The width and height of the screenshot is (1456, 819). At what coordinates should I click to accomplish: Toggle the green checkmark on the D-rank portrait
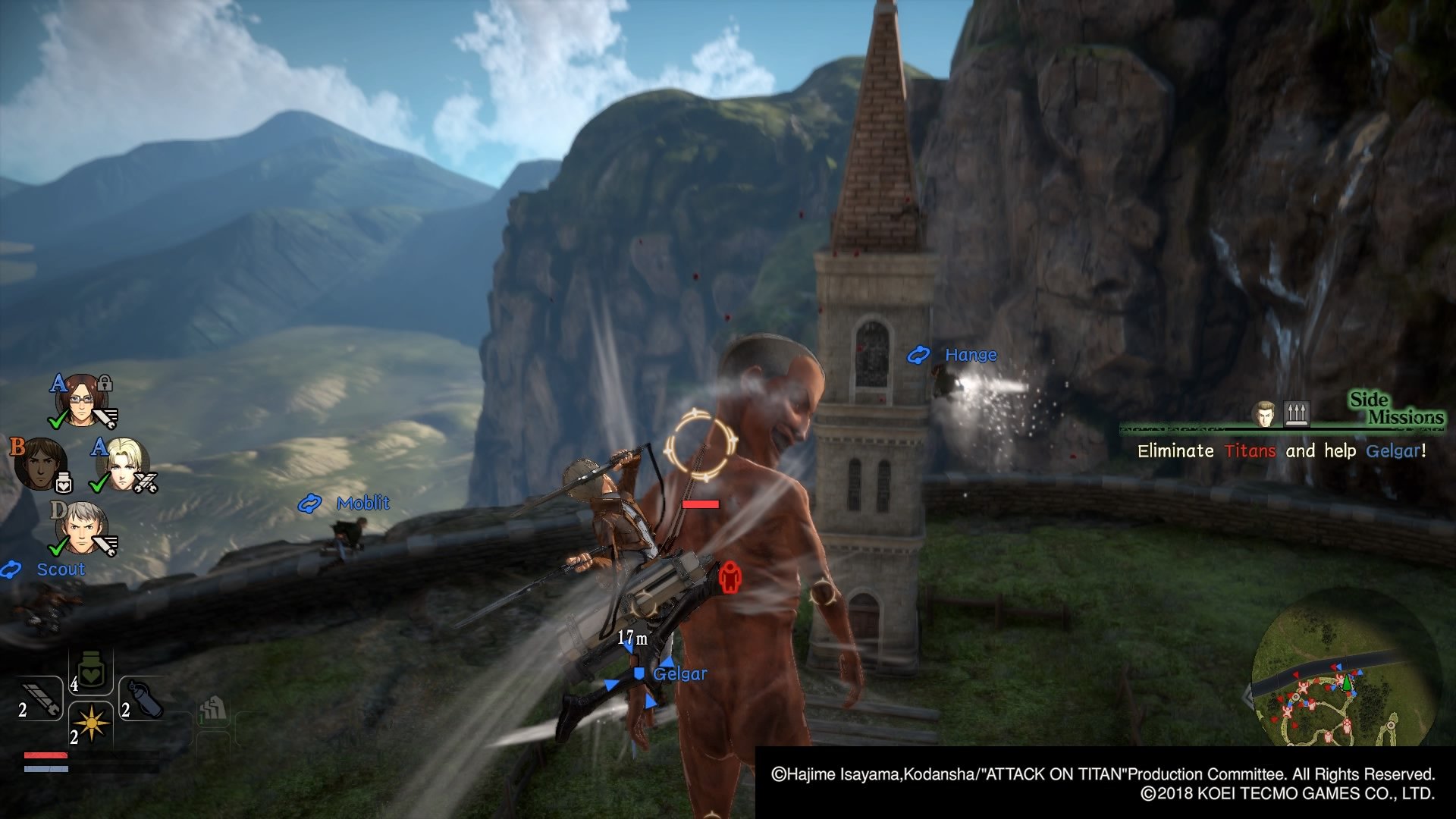(56, 548)
